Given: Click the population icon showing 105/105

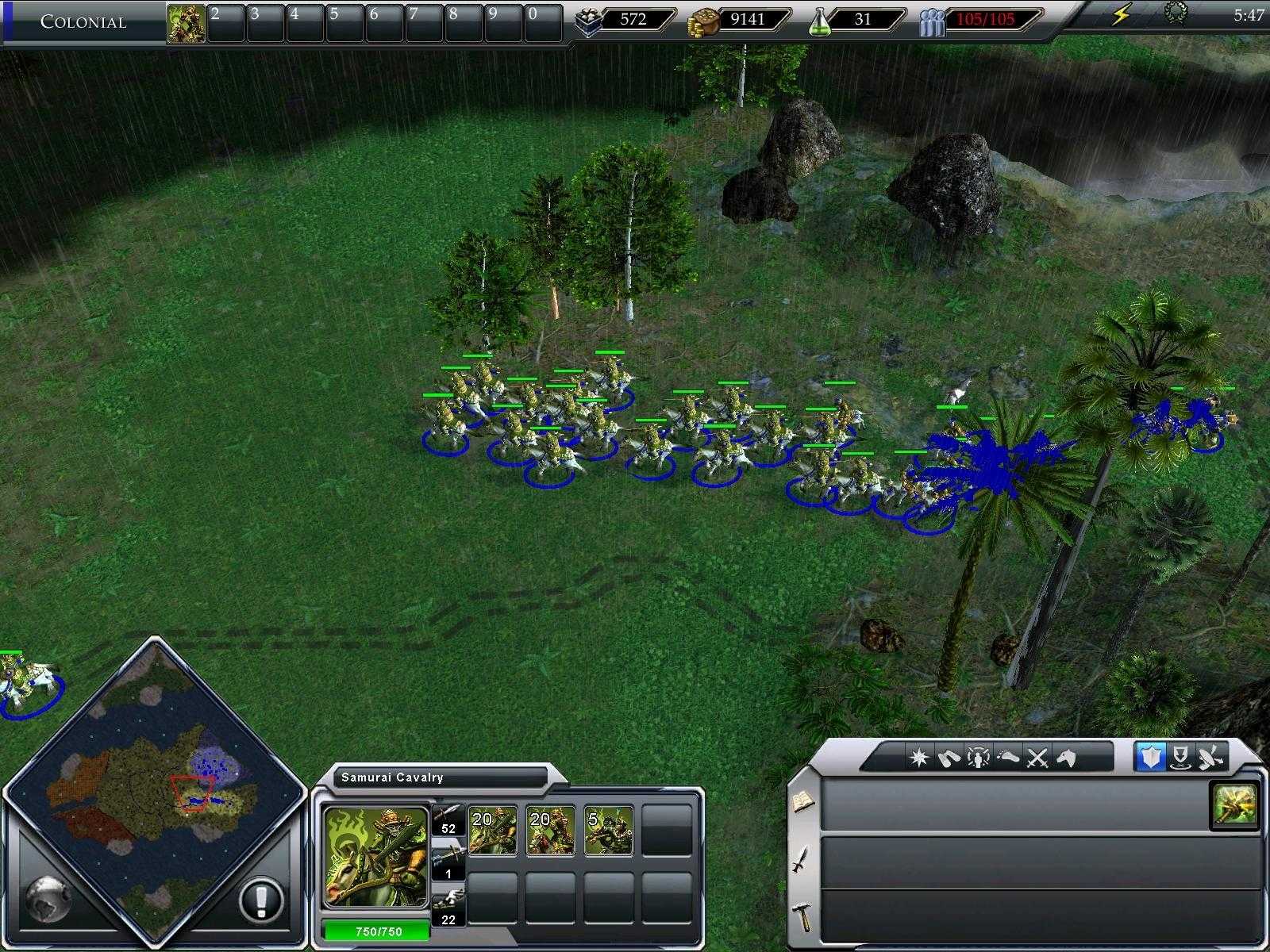Looking at the screenshot, I should pos(933,20).
